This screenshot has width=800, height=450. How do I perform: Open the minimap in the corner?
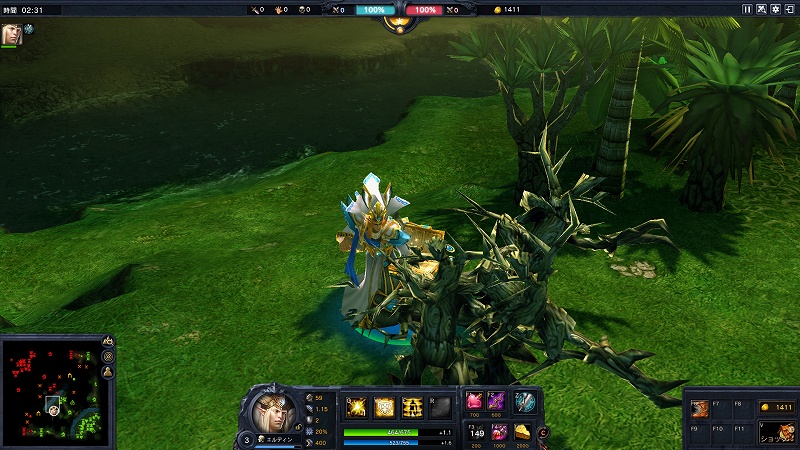50,390
